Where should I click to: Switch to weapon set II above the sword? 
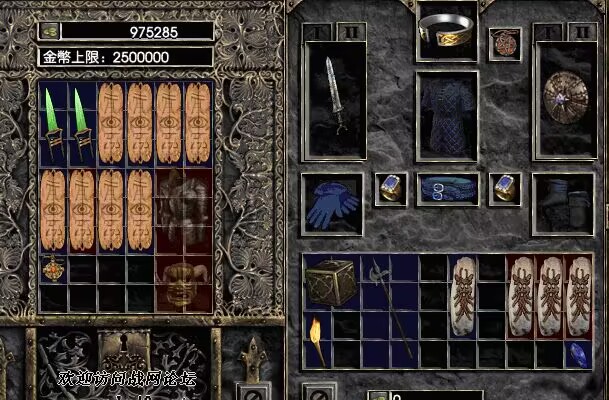point(351,32)
